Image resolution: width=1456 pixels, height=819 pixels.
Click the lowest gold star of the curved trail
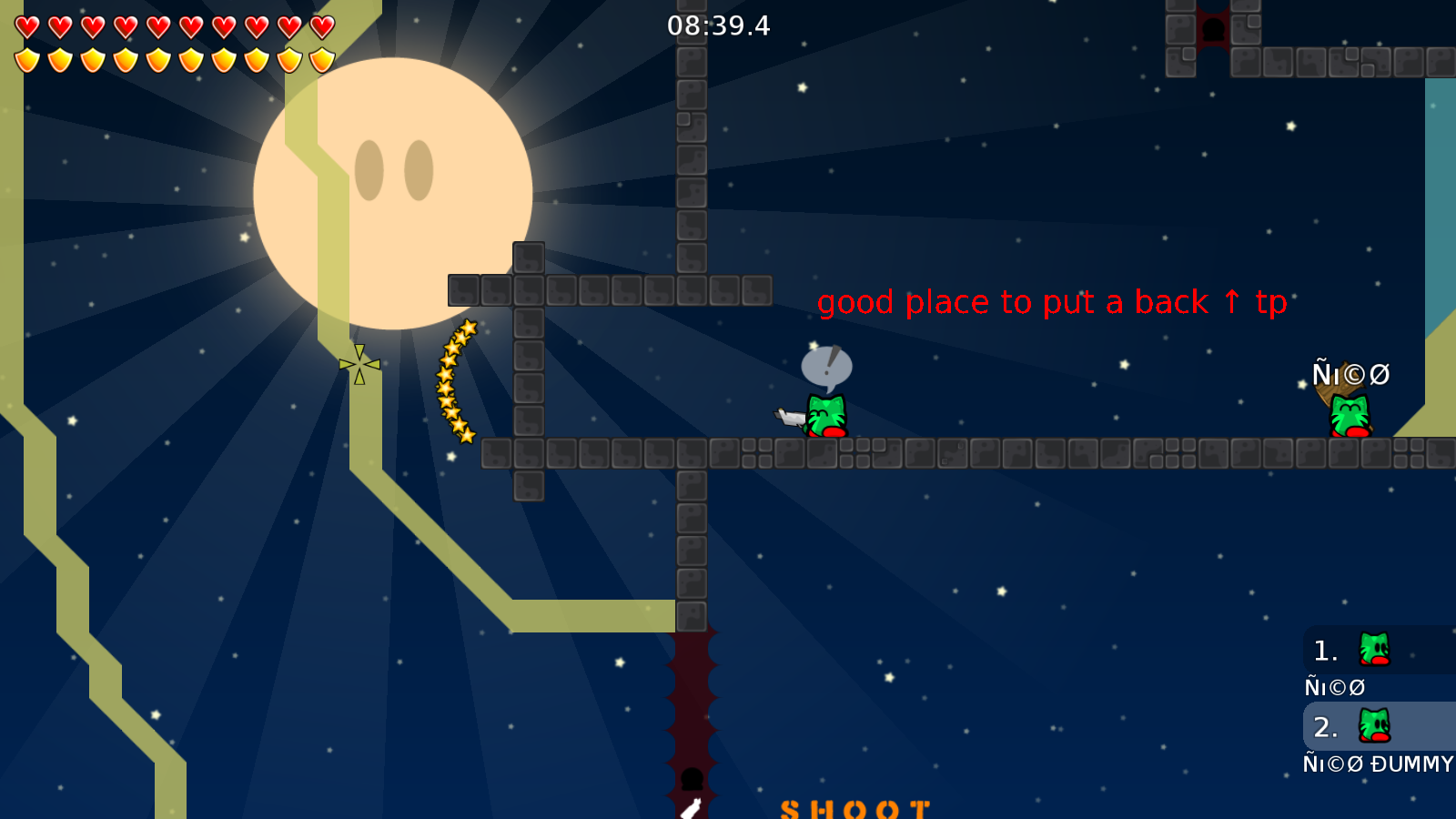pos(465,434)
